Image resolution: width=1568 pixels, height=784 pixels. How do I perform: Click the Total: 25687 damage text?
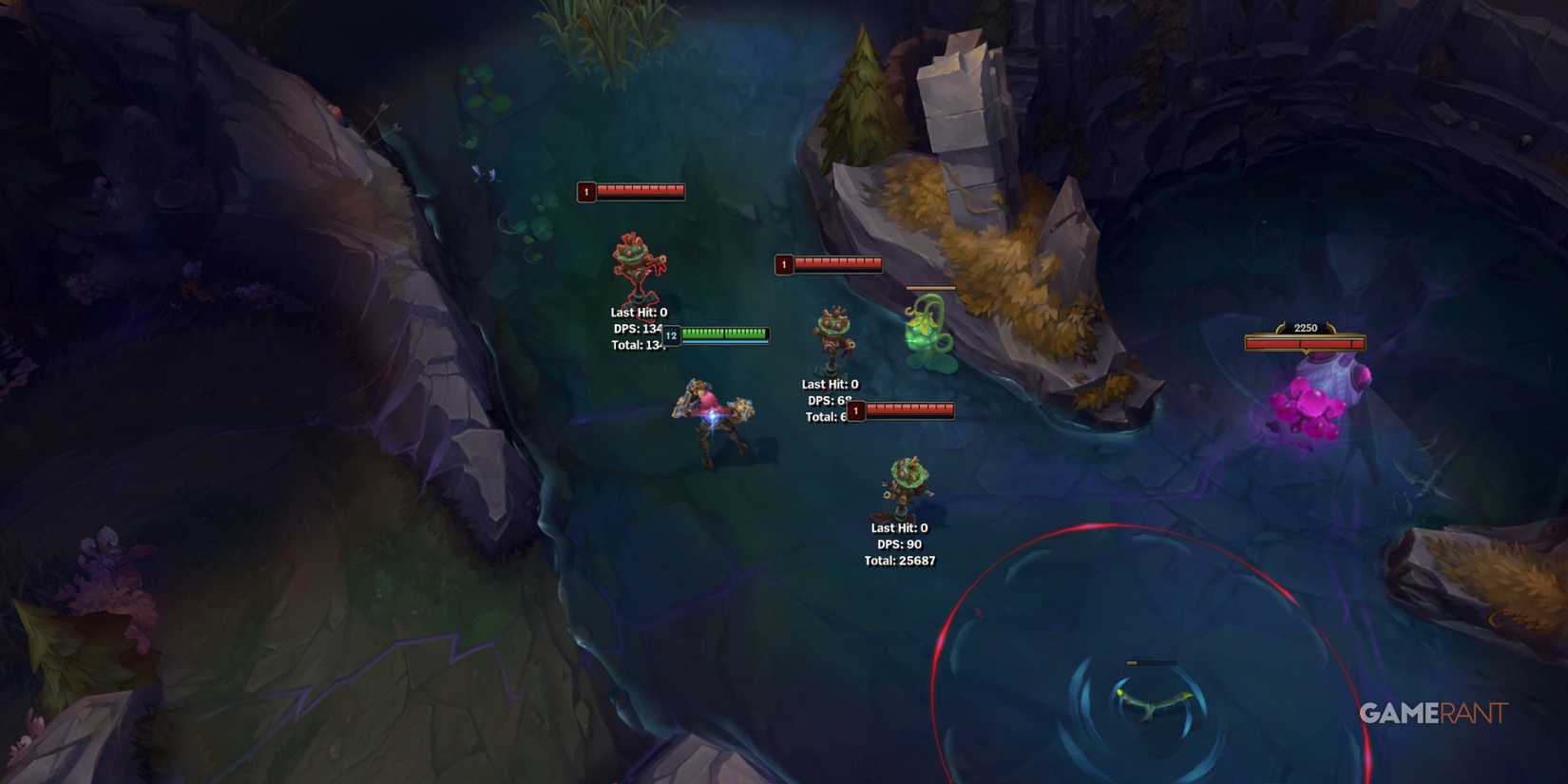click(x=901, y=561)
